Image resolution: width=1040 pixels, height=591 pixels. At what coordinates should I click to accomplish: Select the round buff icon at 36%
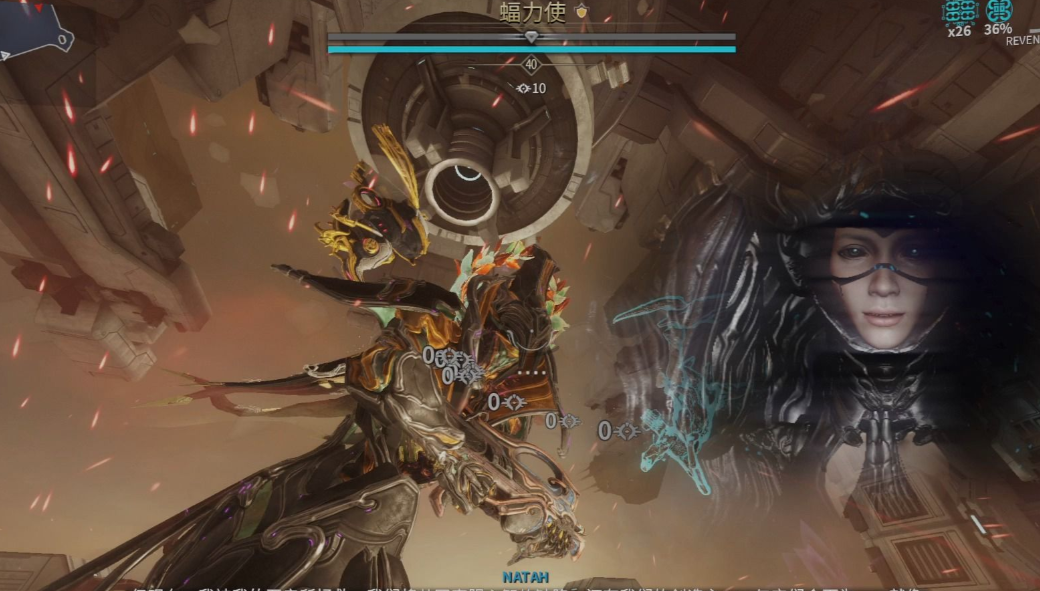[998, 10]
